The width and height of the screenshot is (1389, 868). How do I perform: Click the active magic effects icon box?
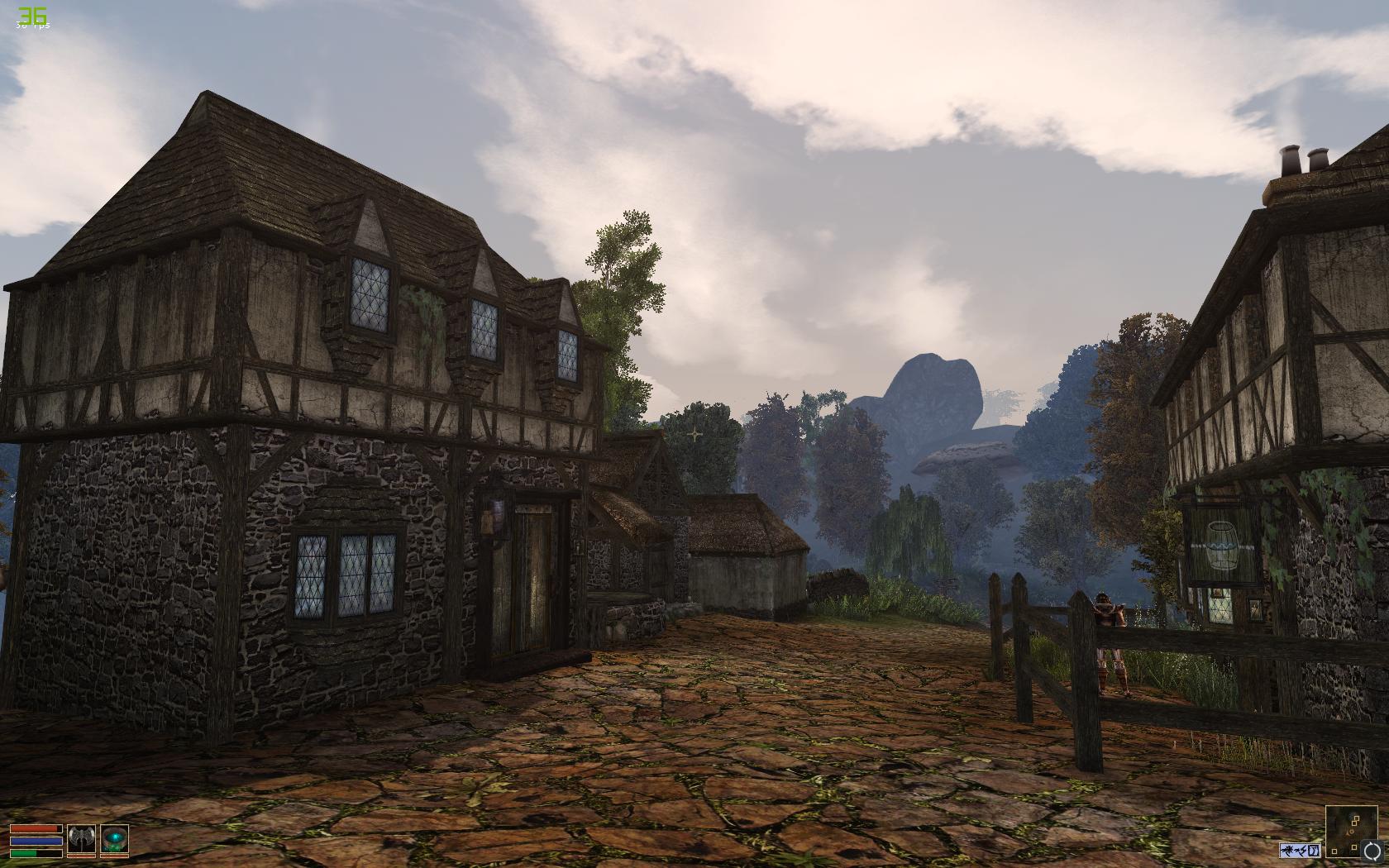point(1301,849)
